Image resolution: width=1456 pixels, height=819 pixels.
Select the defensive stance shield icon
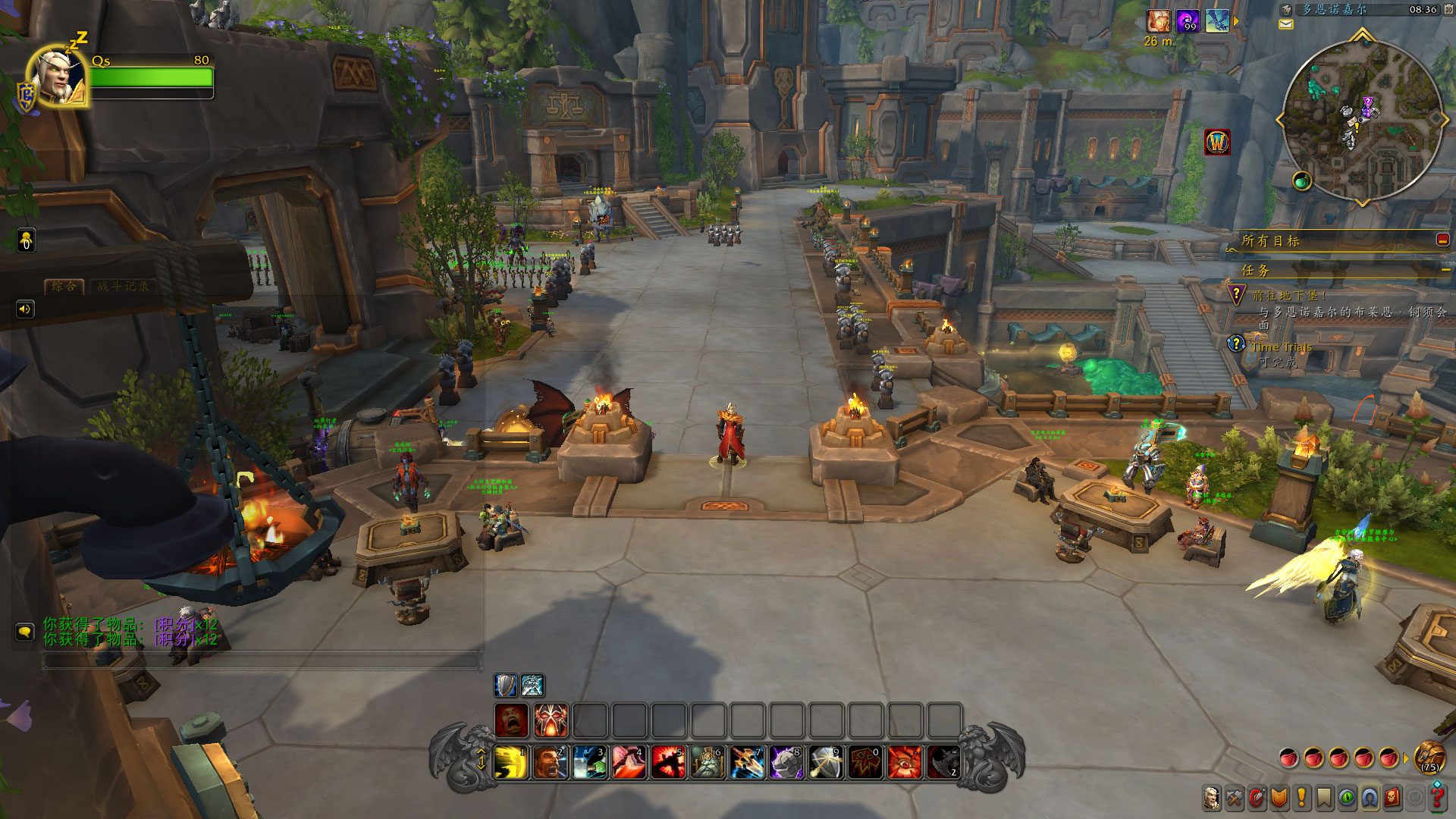(505, 686)
